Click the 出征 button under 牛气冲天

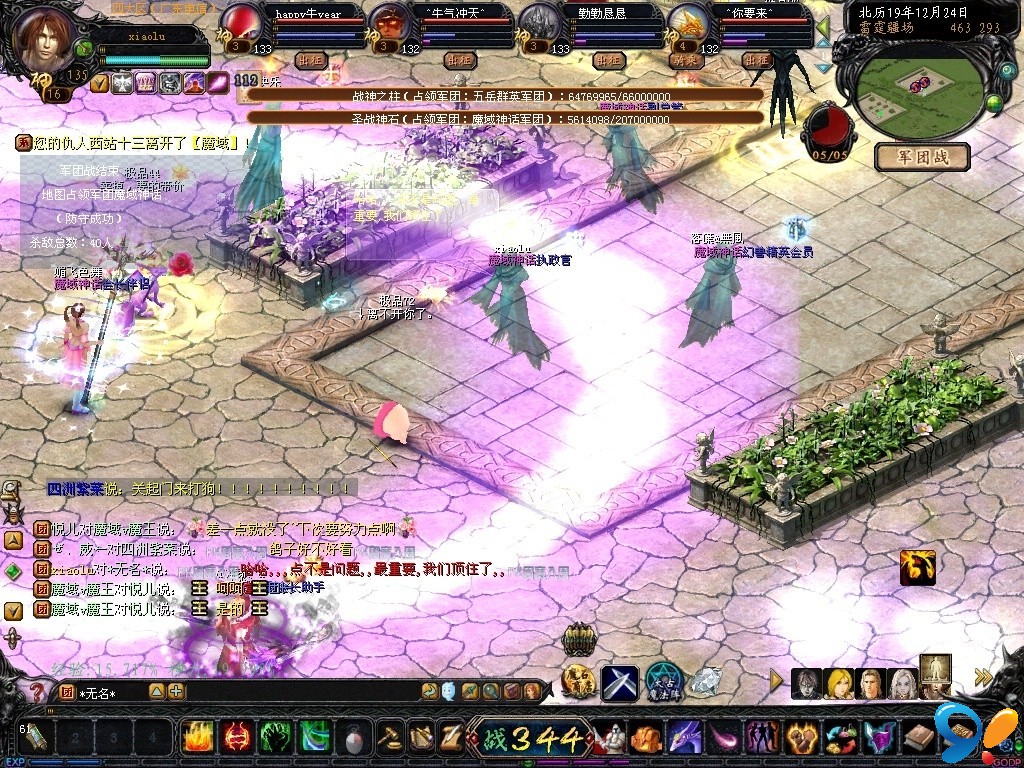click(458, 60)
